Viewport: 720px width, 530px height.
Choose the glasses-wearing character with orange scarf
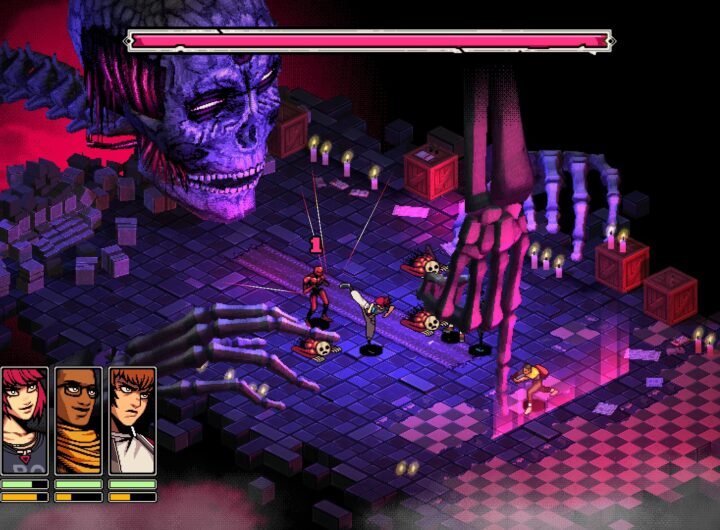pyautogui.click(x=78, y=420)
